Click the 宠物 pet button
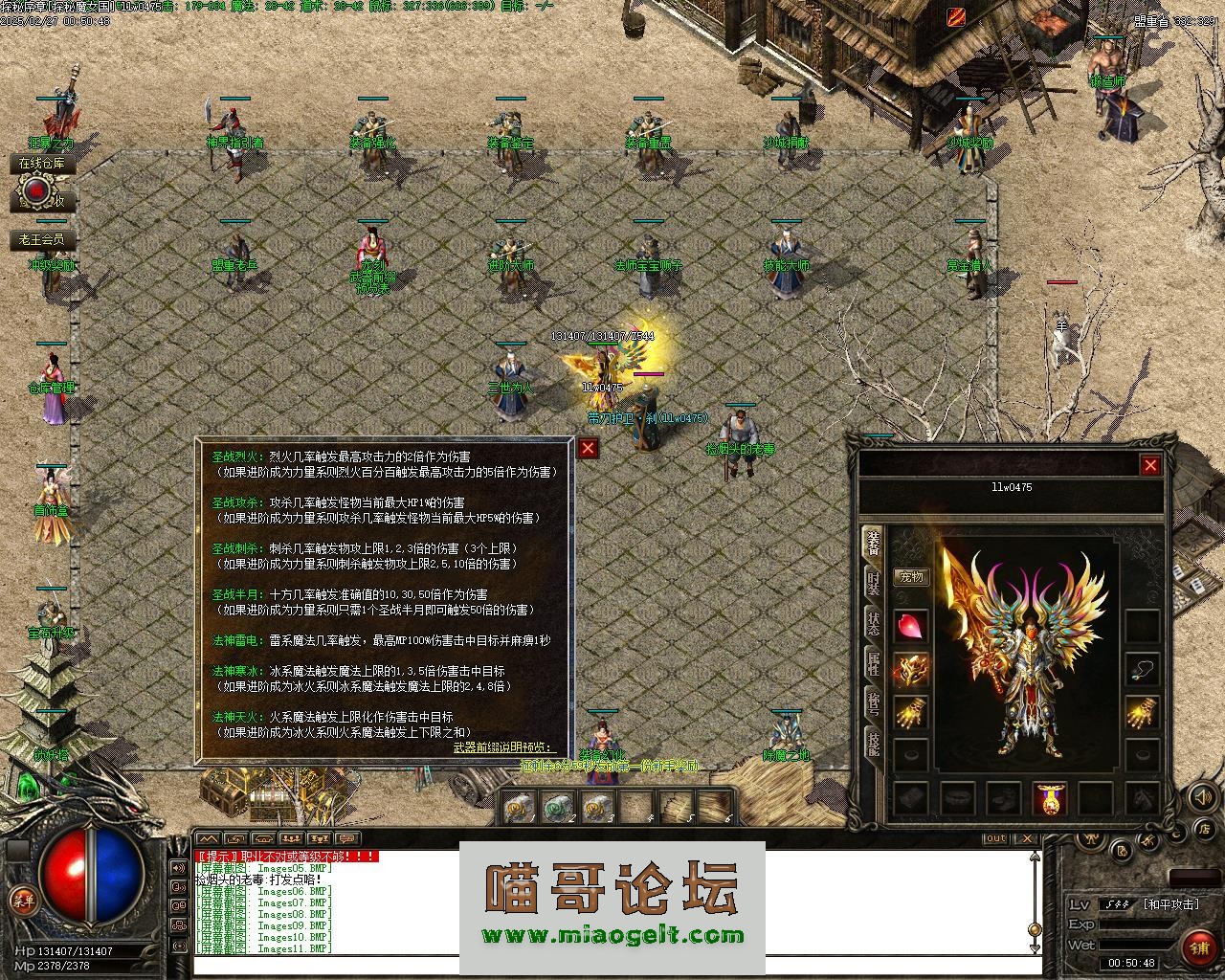This screenshot has width=1225, height=980. [x=911, y=577]
